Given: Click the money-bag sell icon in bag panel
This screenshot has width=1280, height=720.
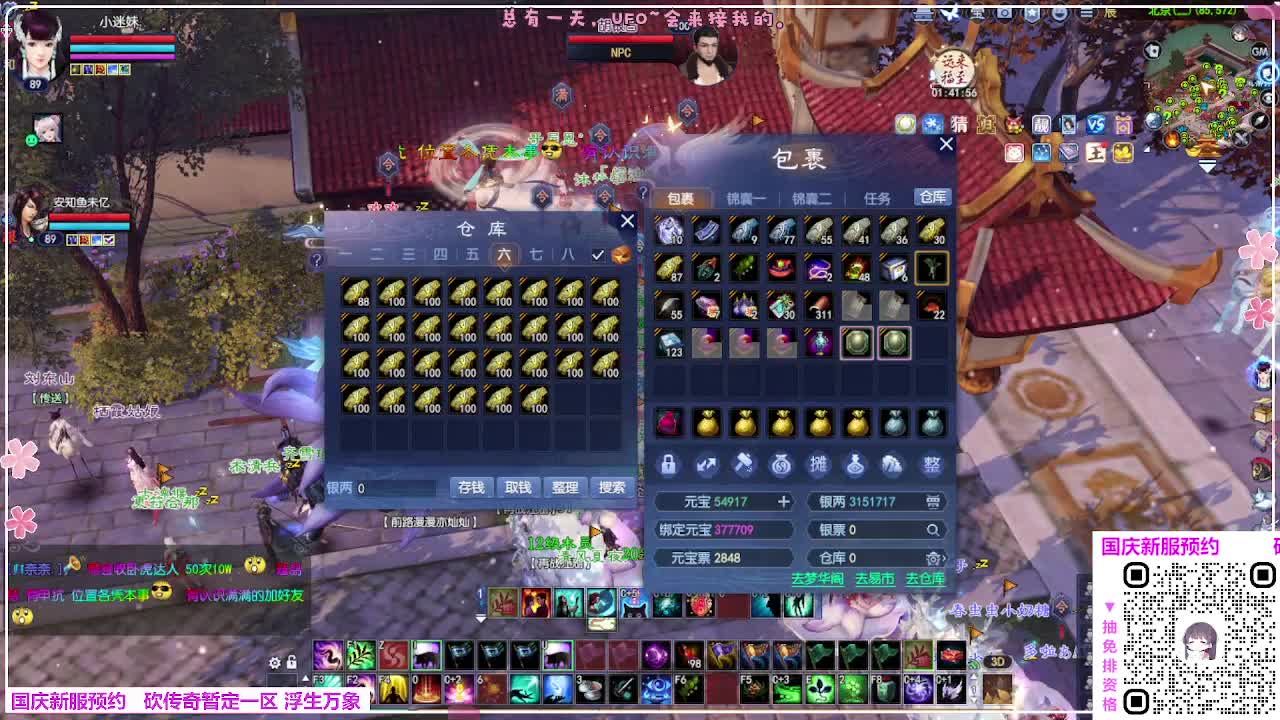Looking at the screenshot, I should (782, 465).
